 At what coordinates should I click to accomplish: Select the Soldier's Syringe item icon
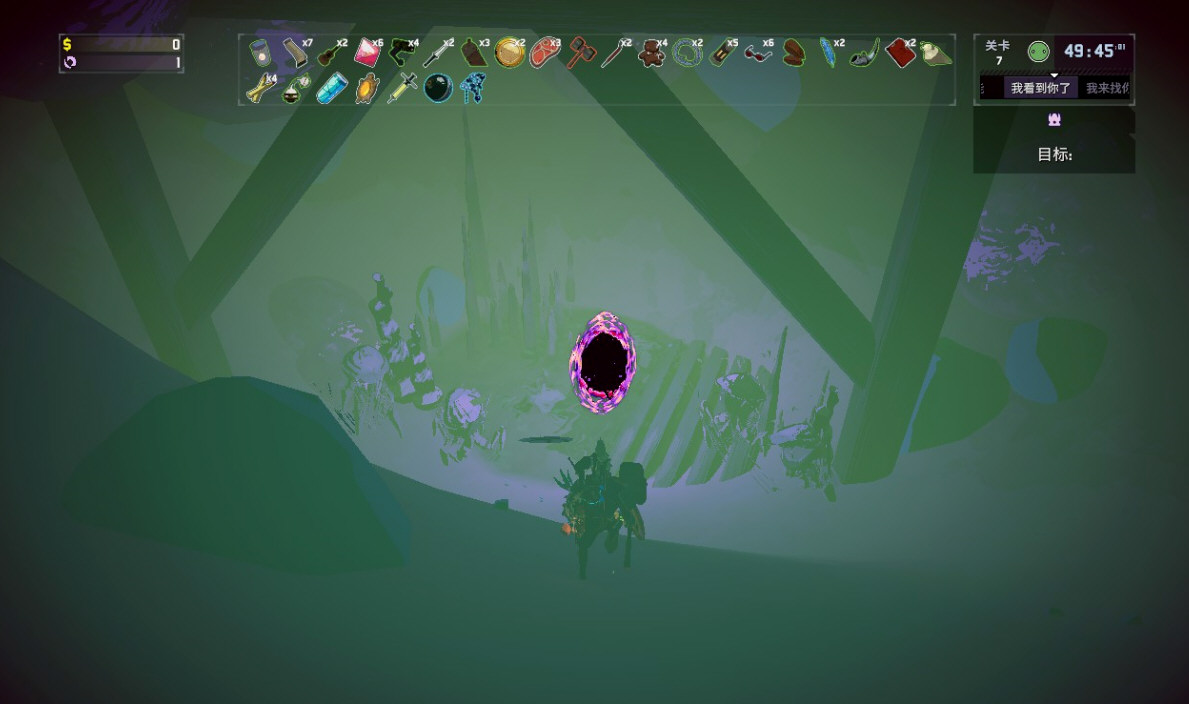[x=402, y=88]
